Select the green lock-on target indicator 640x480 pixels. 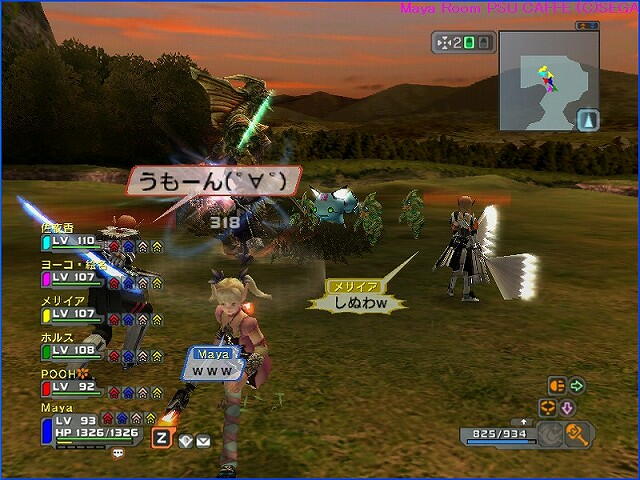[469, 44]
